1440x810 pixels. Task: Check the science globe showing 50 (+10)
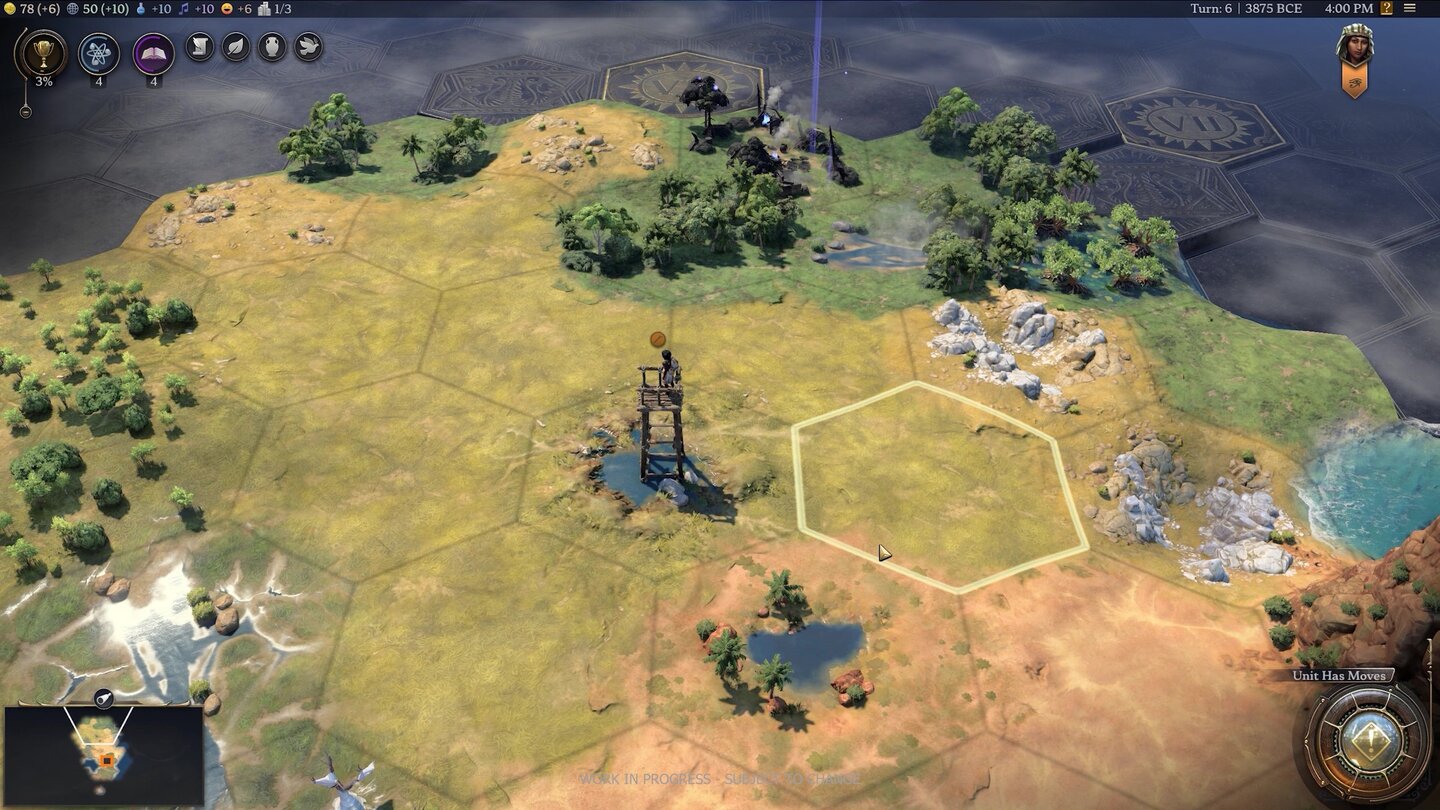pos(98,9)
